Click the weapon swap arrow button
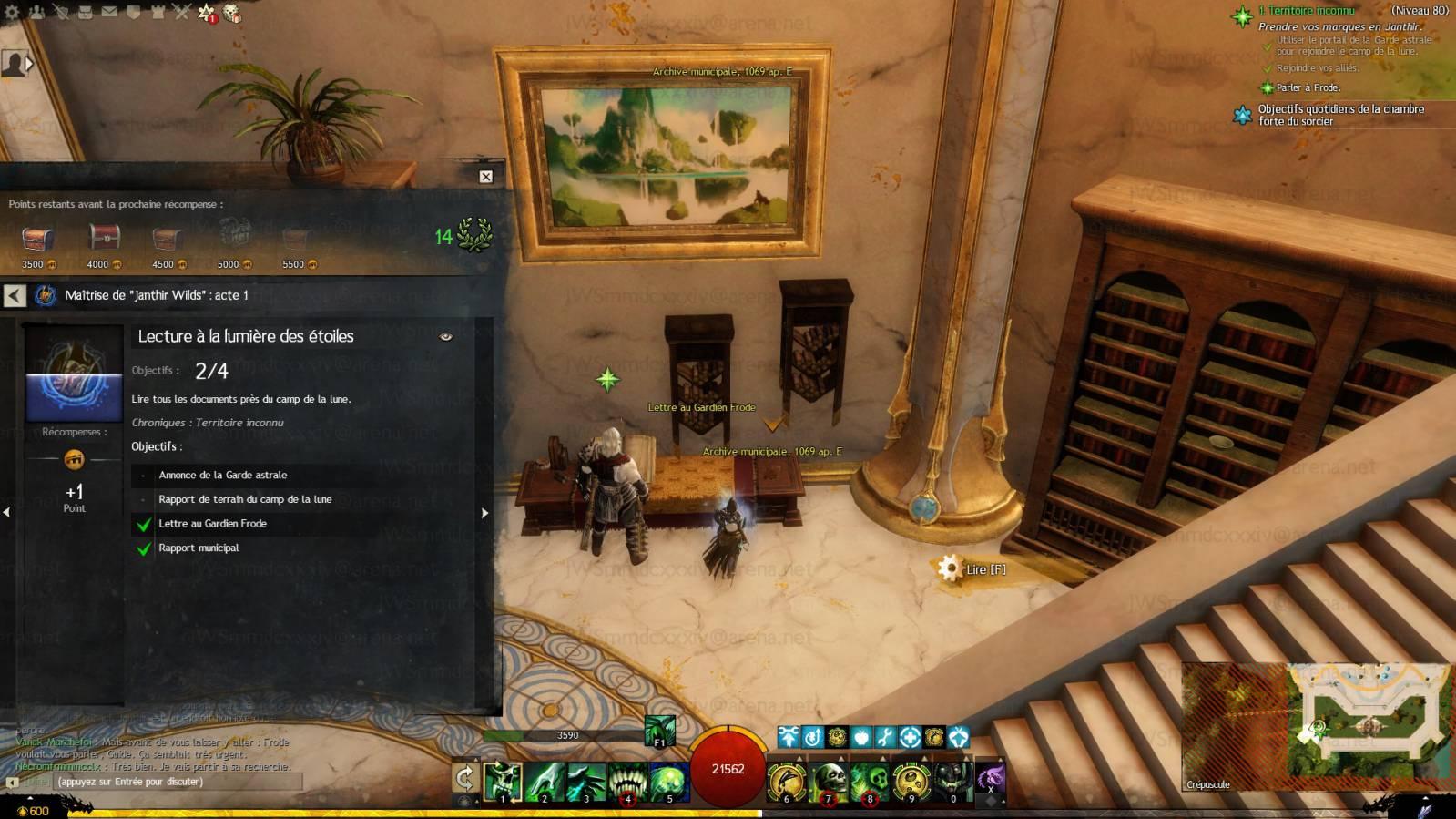 point(465,777)
